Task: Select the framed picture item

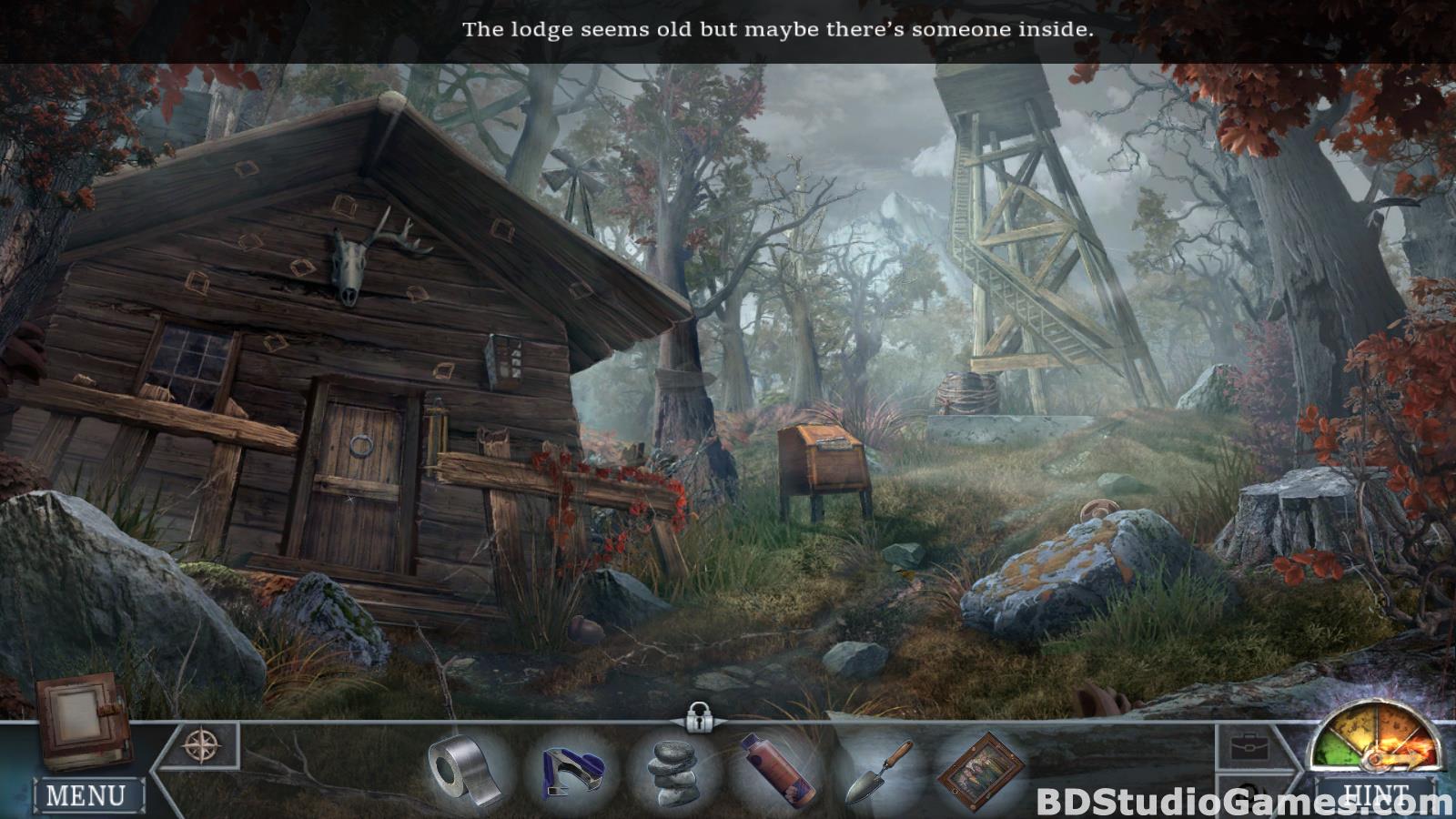Action: [x=981, y=772]
